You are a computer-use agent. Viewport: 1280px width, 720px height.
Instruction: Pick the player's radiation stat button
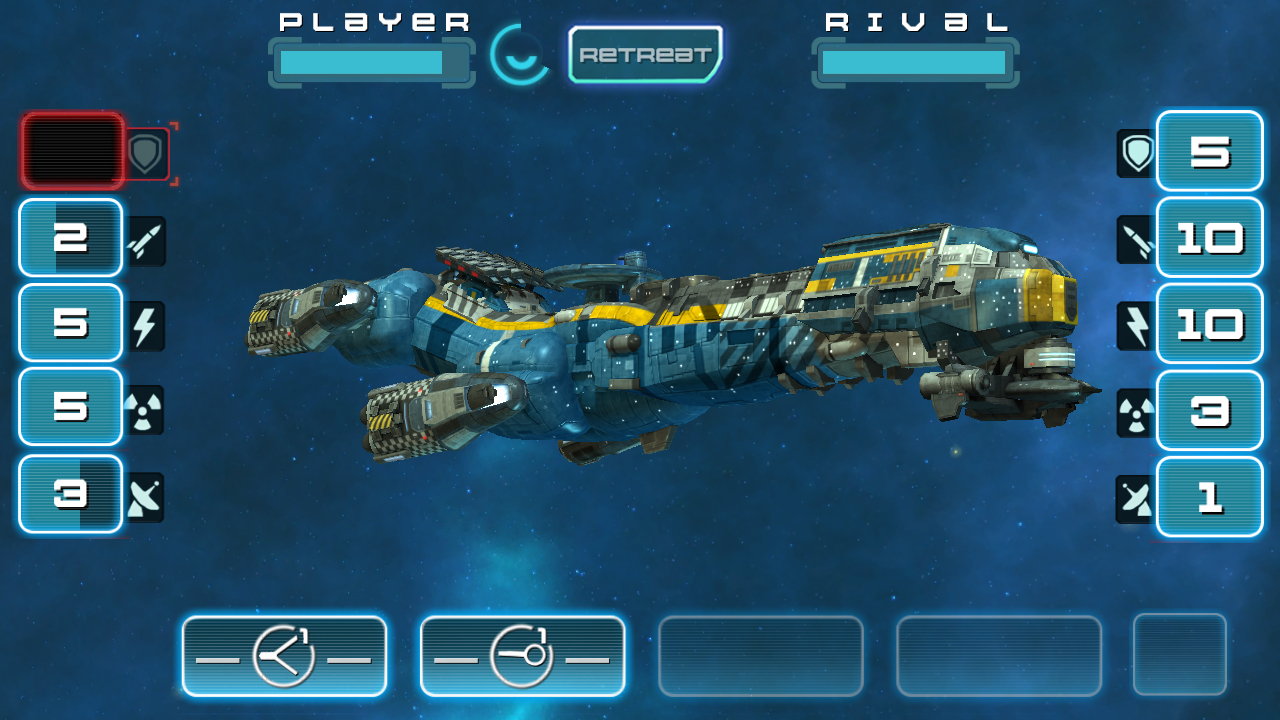(71, 407)
